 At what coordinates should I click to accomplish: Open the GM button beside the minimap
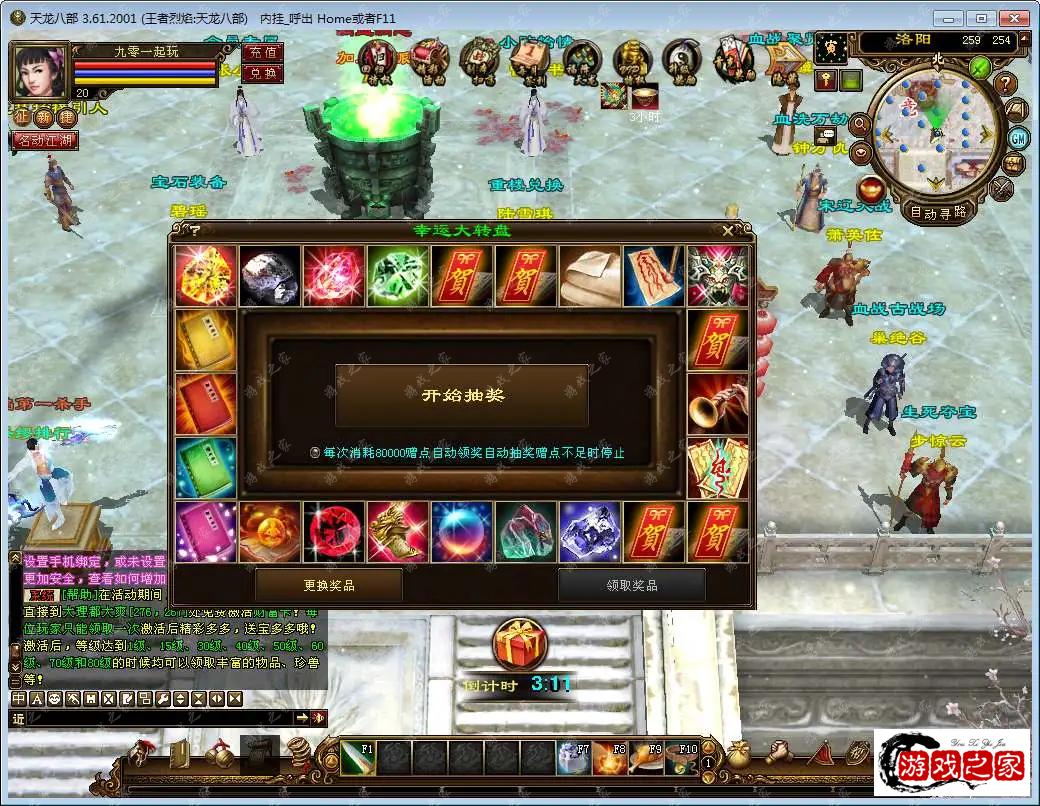tap(1018, 138)
